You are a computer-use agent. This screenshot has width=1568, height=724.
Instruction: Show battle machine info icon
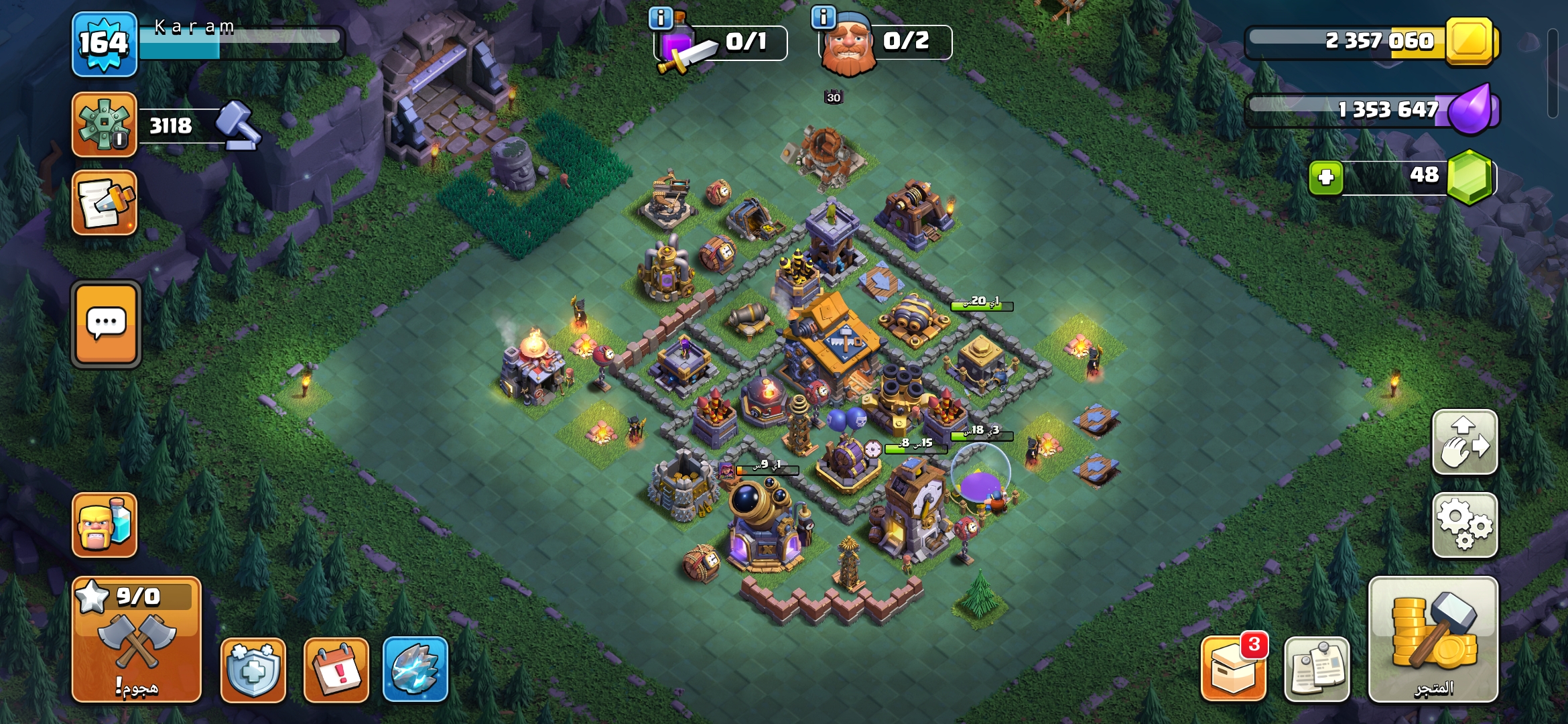[661, 18]
